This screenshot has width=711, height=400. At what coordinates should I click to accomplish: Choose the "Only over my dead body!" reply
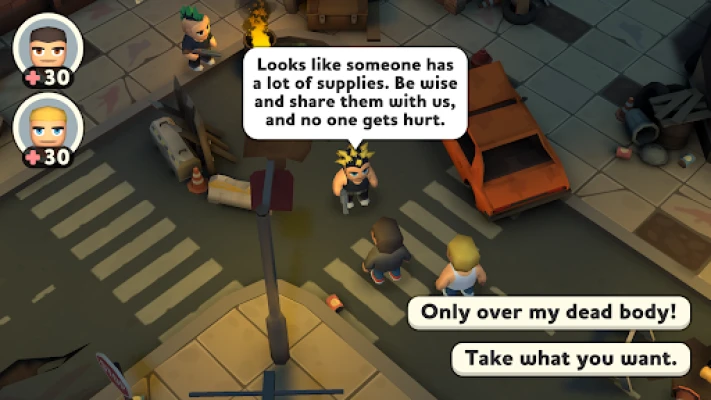(549, 312)
